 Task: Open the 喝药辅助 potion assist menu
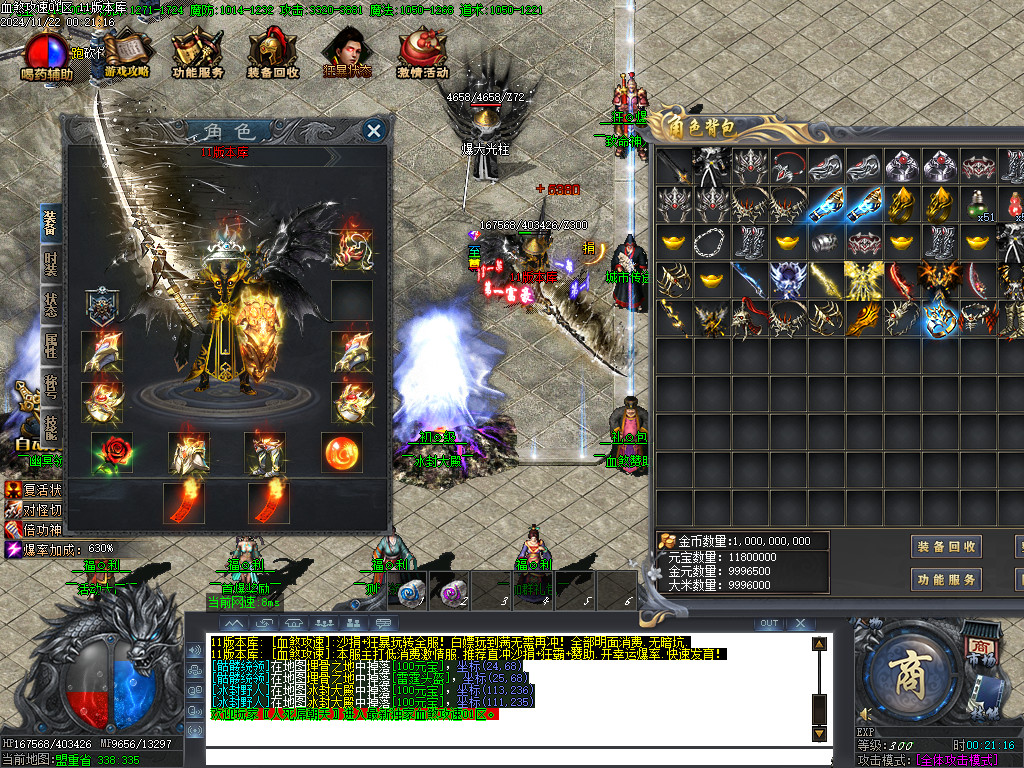coord(47,55)
